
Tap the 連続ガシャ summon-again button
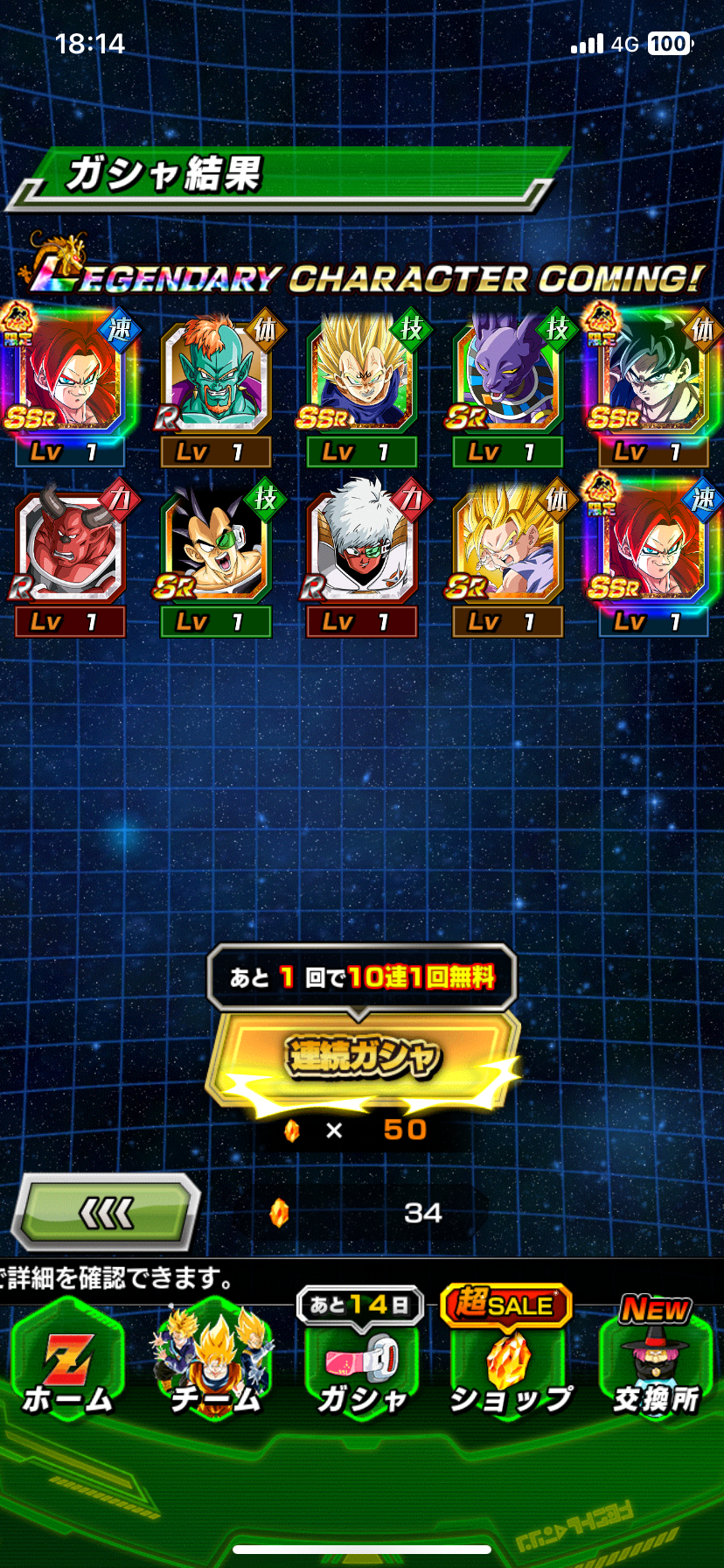pos(362,1056)
